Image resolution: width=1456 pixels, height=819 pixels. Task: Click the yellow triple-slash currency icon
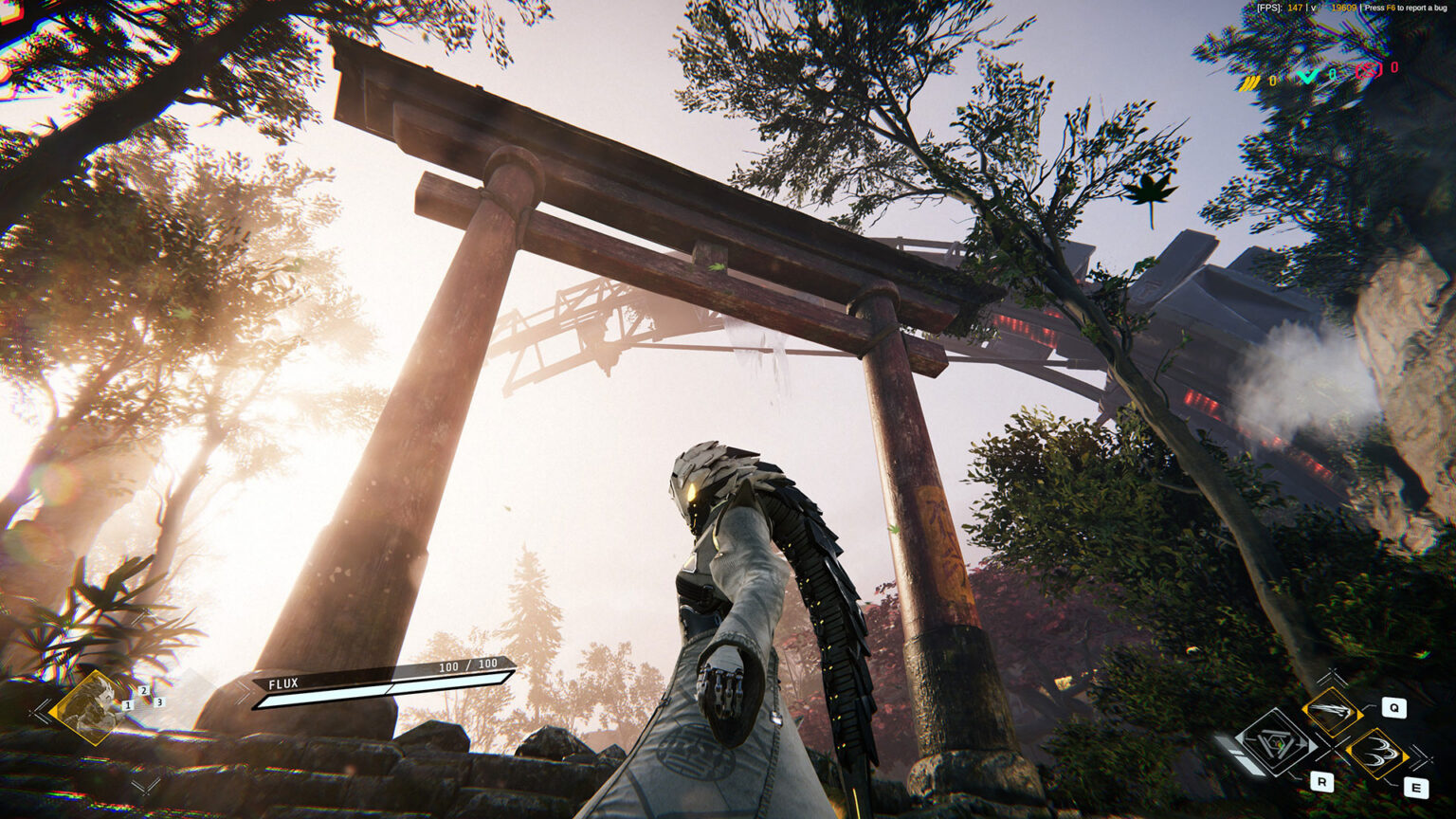click(x=1250, y=82)
